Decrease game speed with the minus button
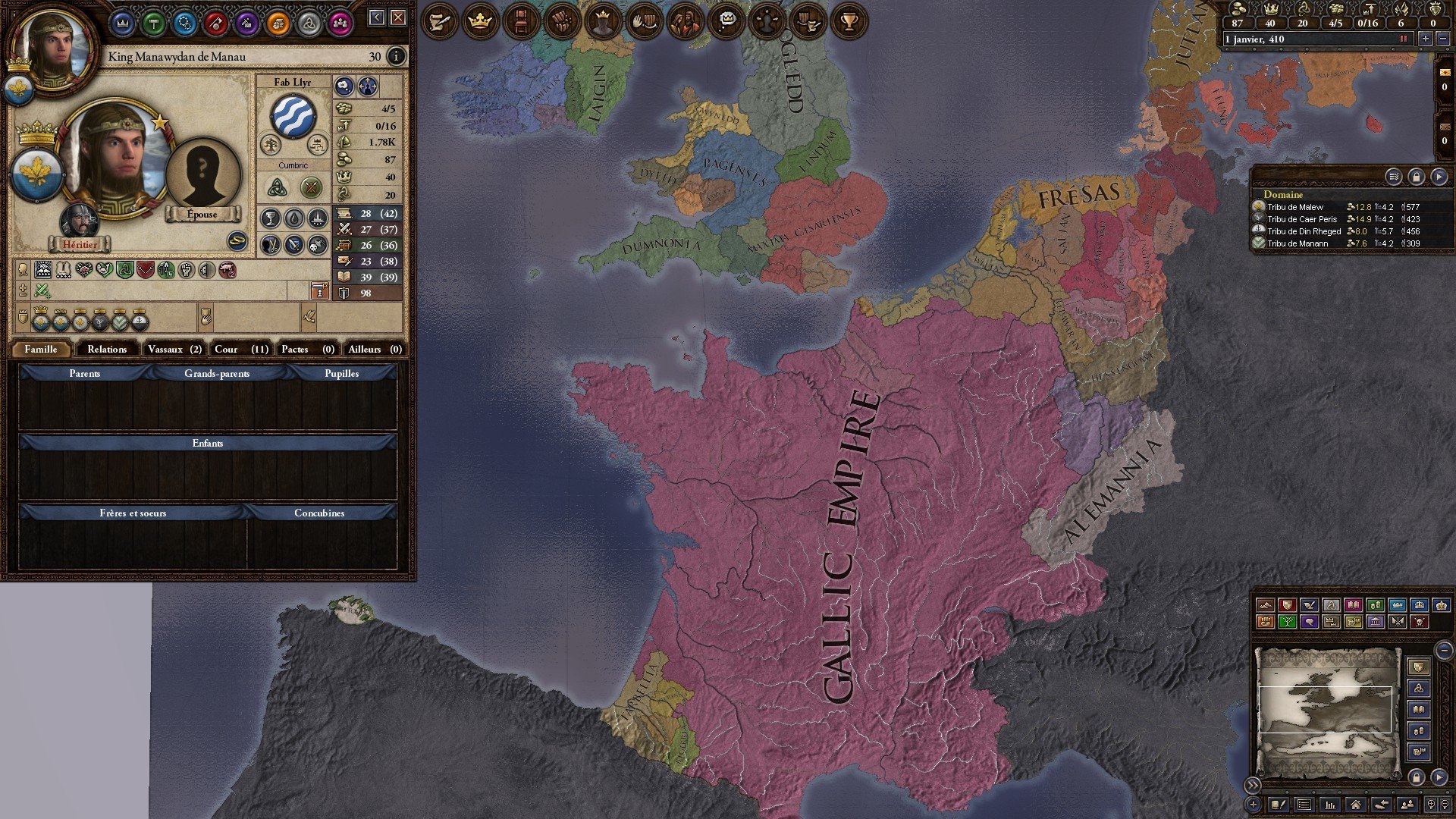 tap(1442, 39)
